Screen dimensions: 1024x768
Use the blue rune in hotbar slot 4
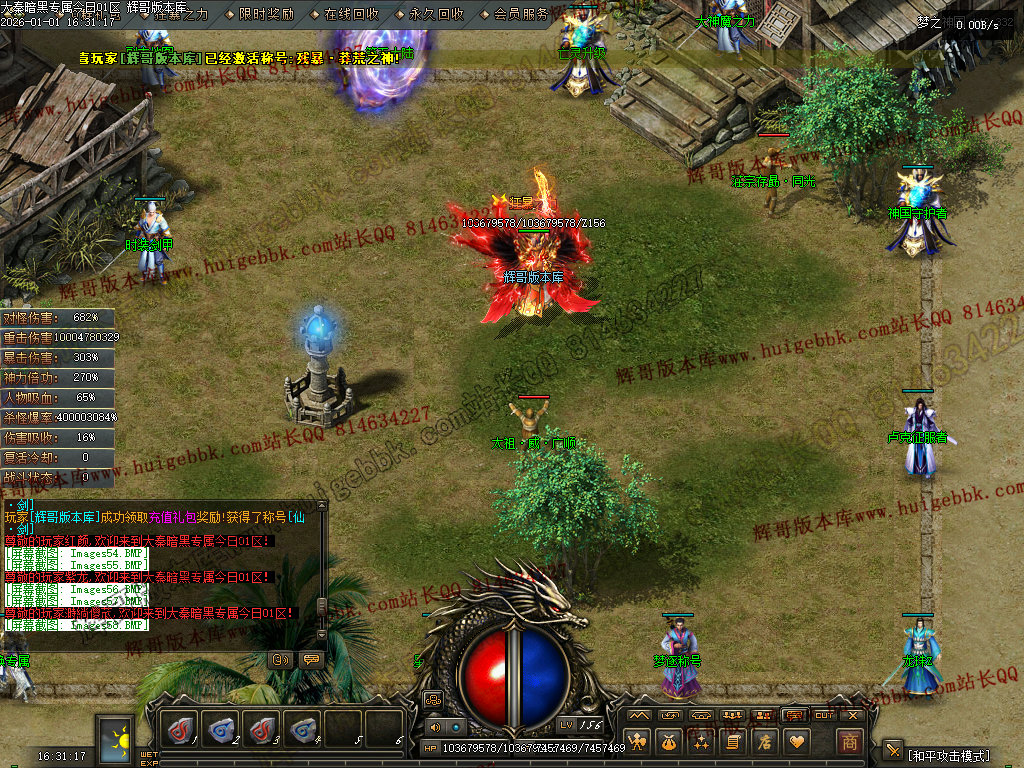click(x=303, y=729)
